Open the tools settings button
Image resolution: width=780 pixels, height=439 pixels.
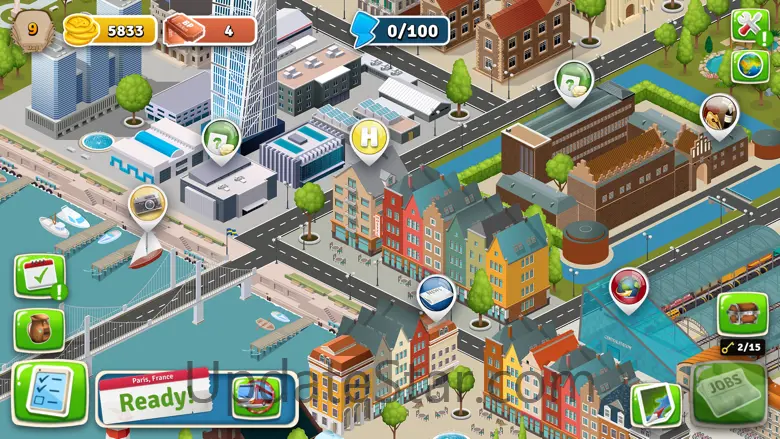click(x=748, y=24)
